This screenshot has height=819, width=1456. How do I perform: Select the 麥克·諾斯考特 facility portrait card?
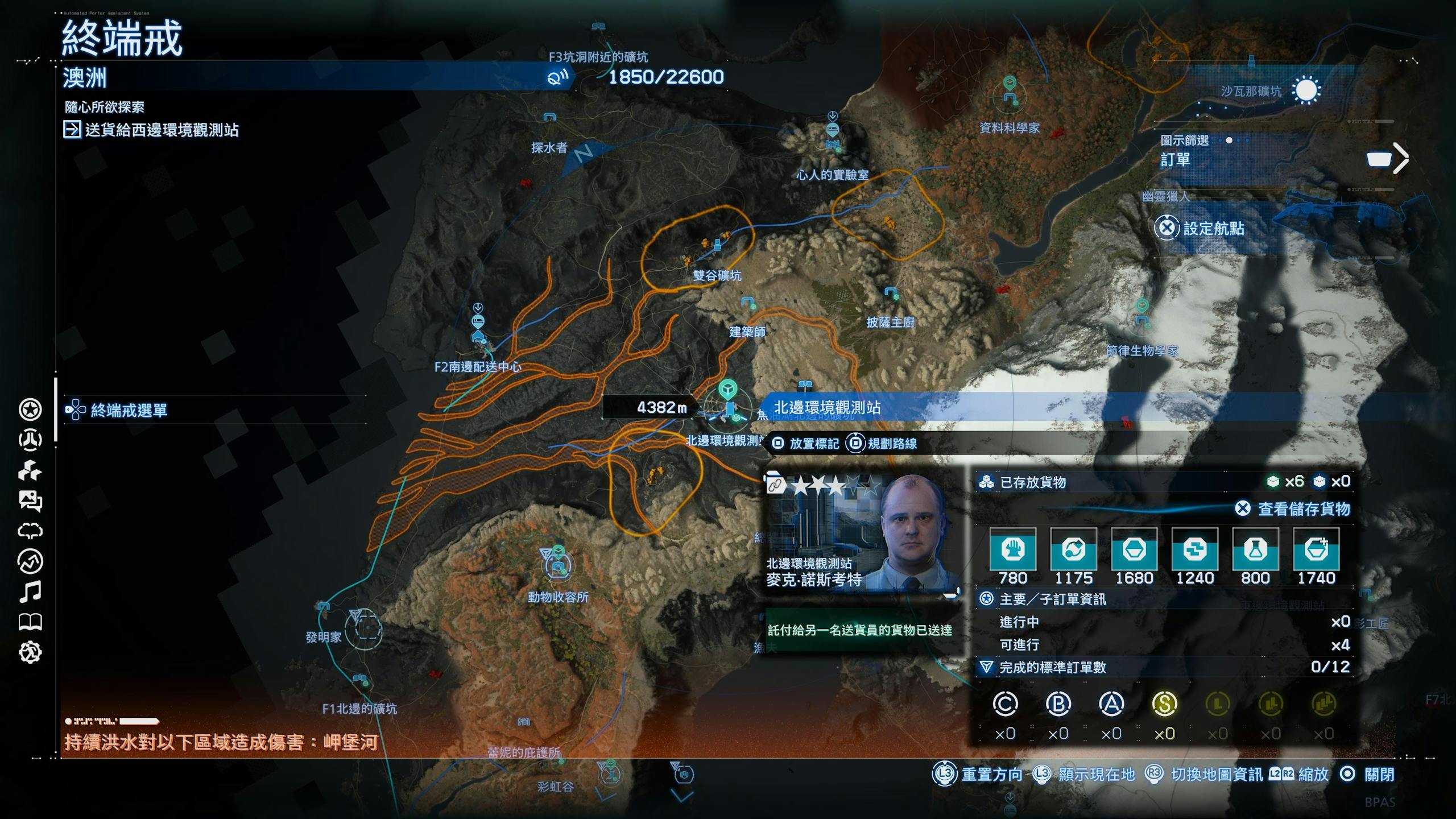(861, 531)
